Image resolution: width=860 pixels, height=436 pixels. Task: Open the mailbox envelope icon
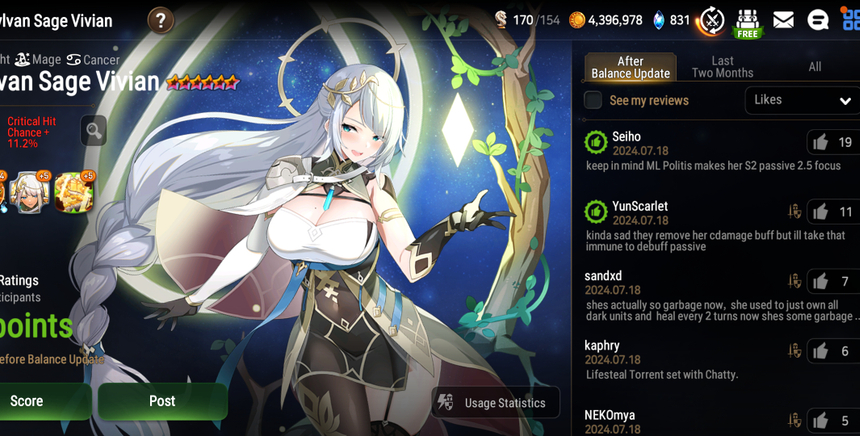pos(783,20)
